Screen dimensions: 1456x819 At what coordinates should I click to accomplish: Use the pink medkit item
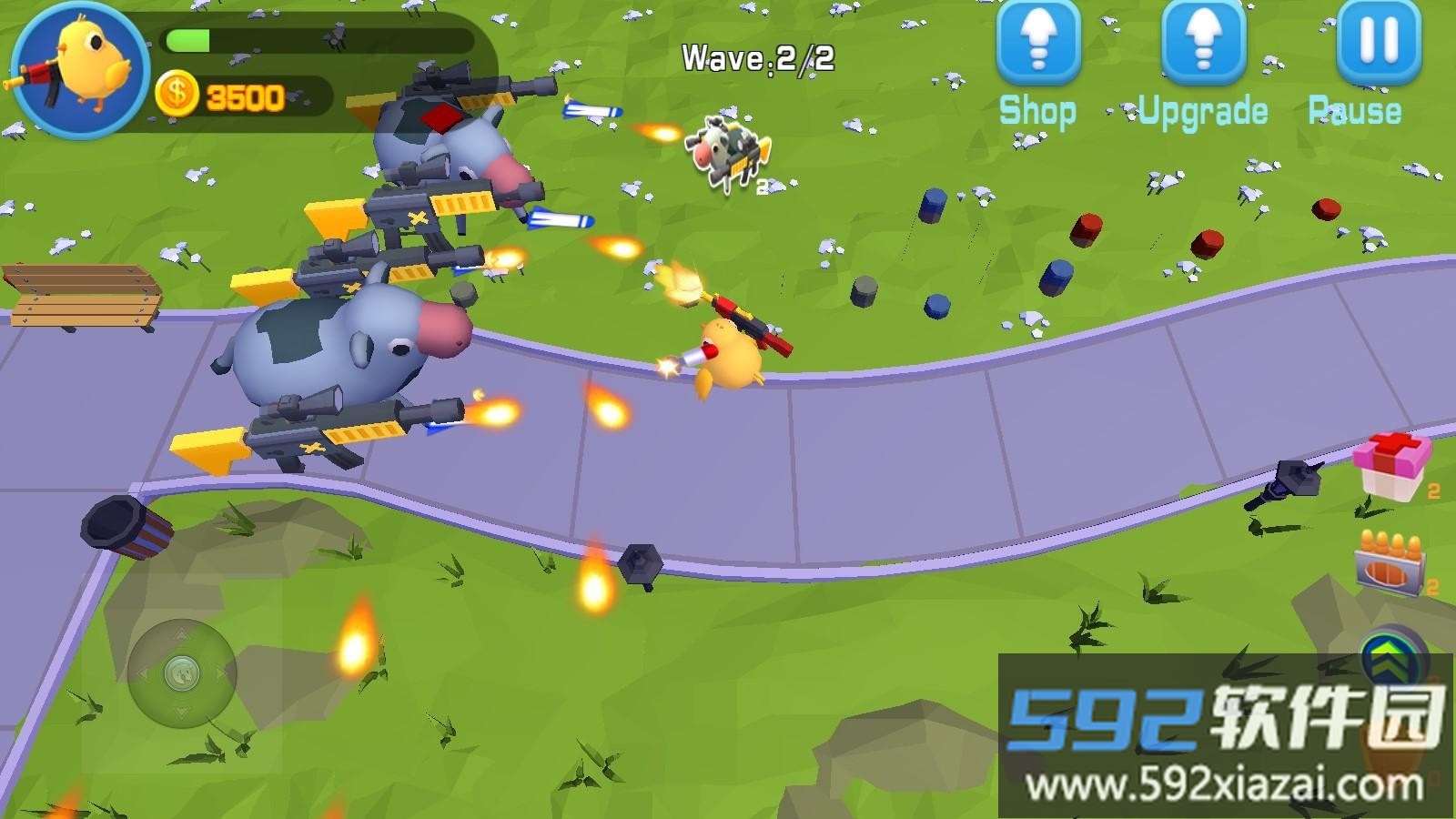pos(1389,465)
